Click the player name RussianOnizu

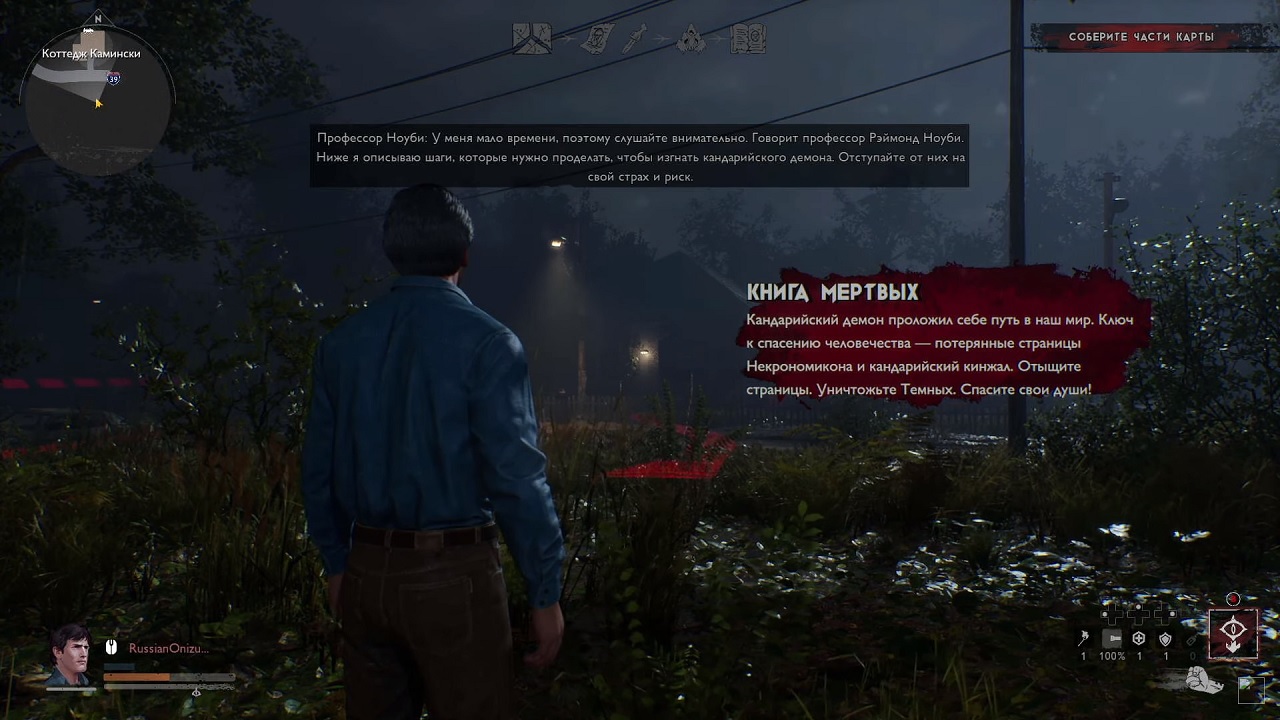[x=168, y=648]
